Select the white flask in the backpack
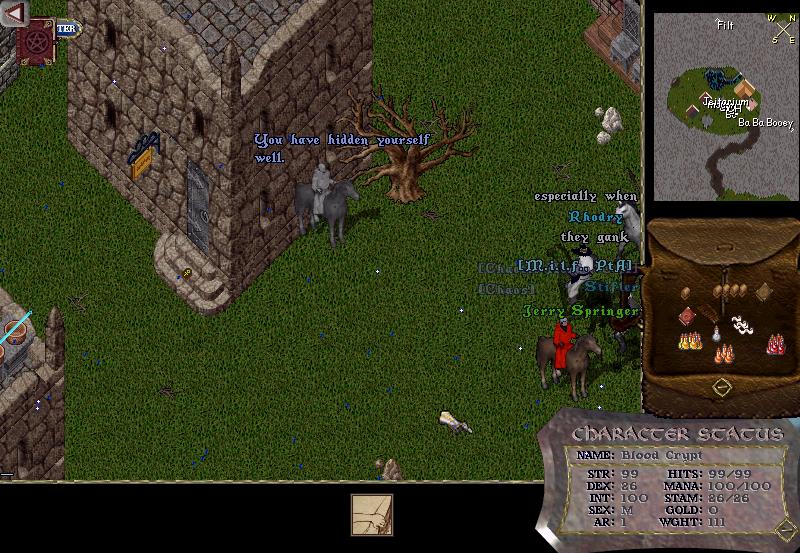800x553 pixels. click(x=714, y=336)
